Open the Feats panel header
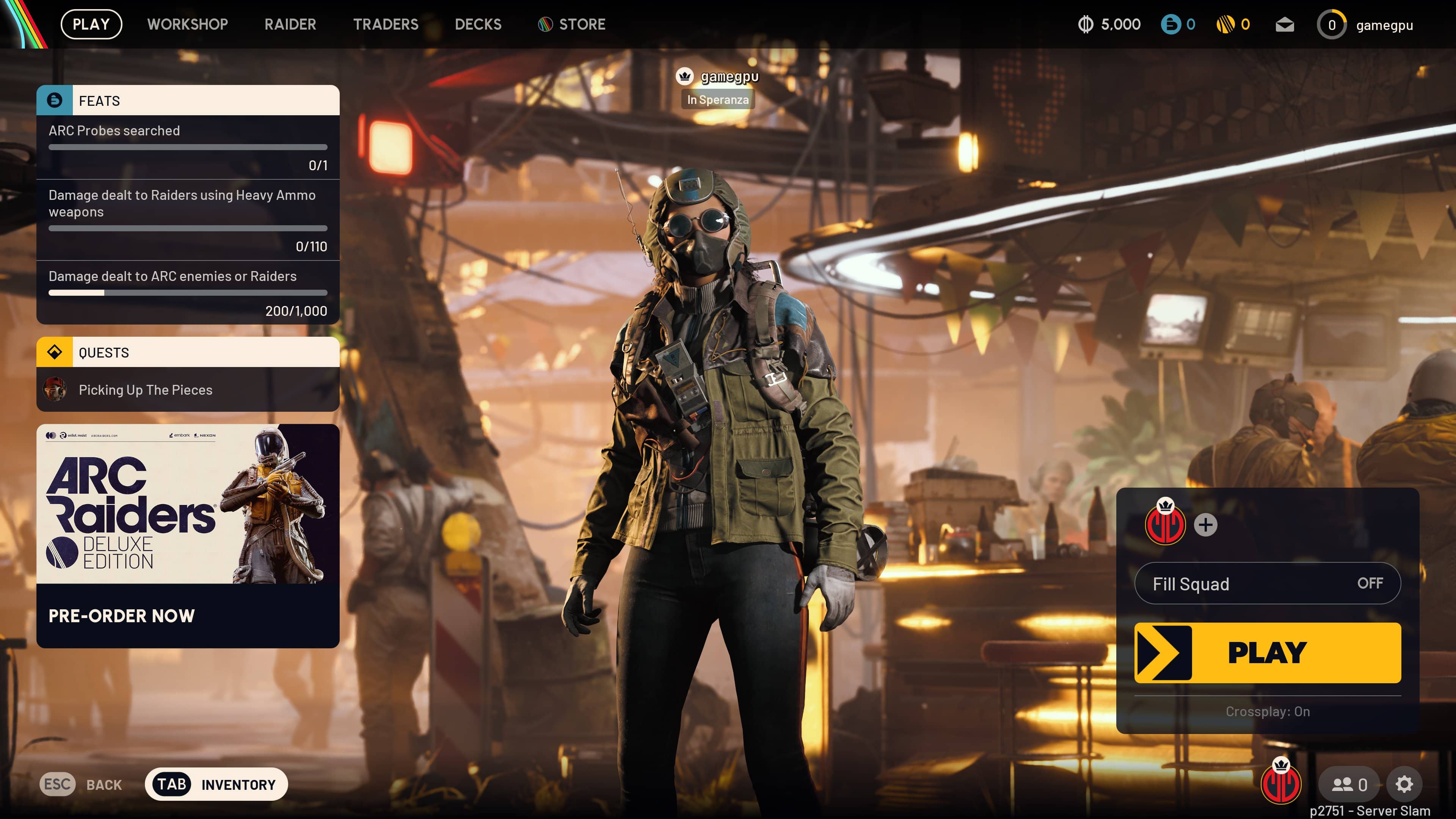 click(188, 100)
